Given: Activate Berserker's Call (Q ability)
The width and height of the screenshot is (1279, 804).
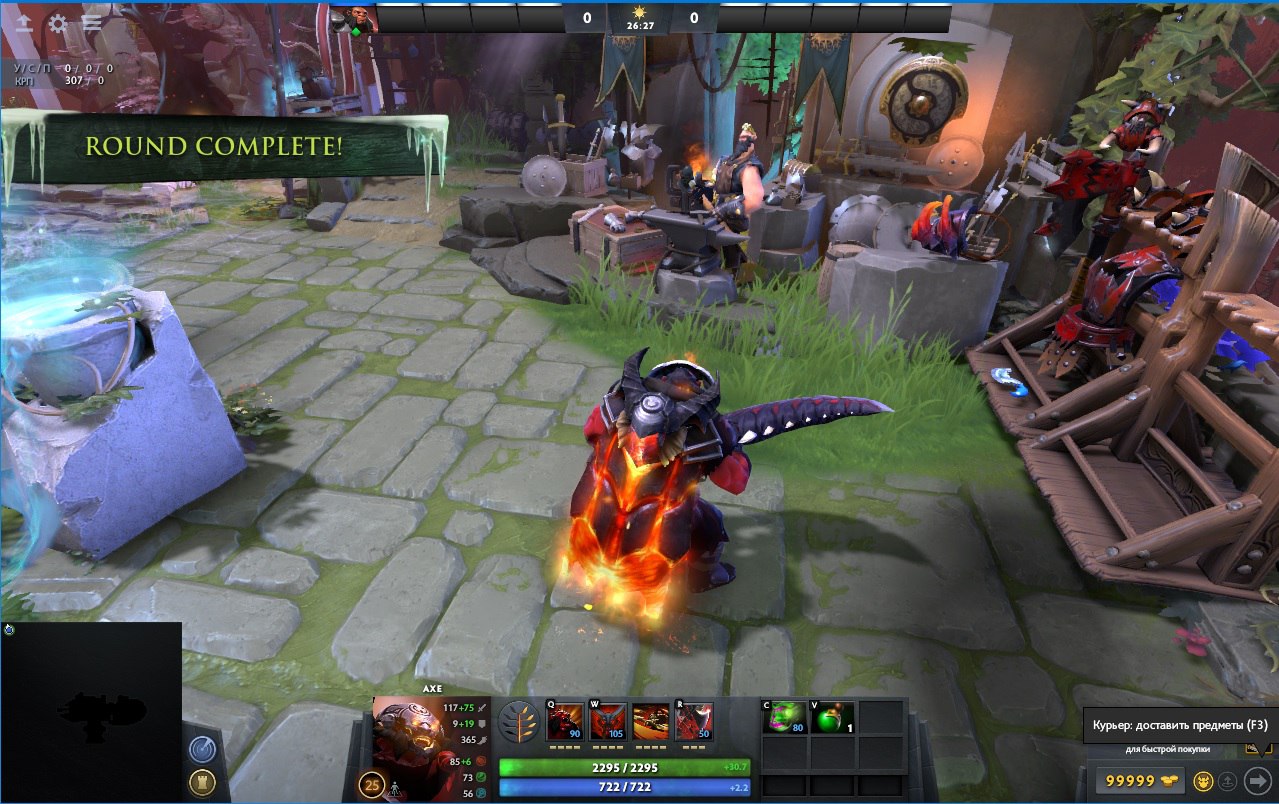Looking at the screenshot, I should [565, 721].
